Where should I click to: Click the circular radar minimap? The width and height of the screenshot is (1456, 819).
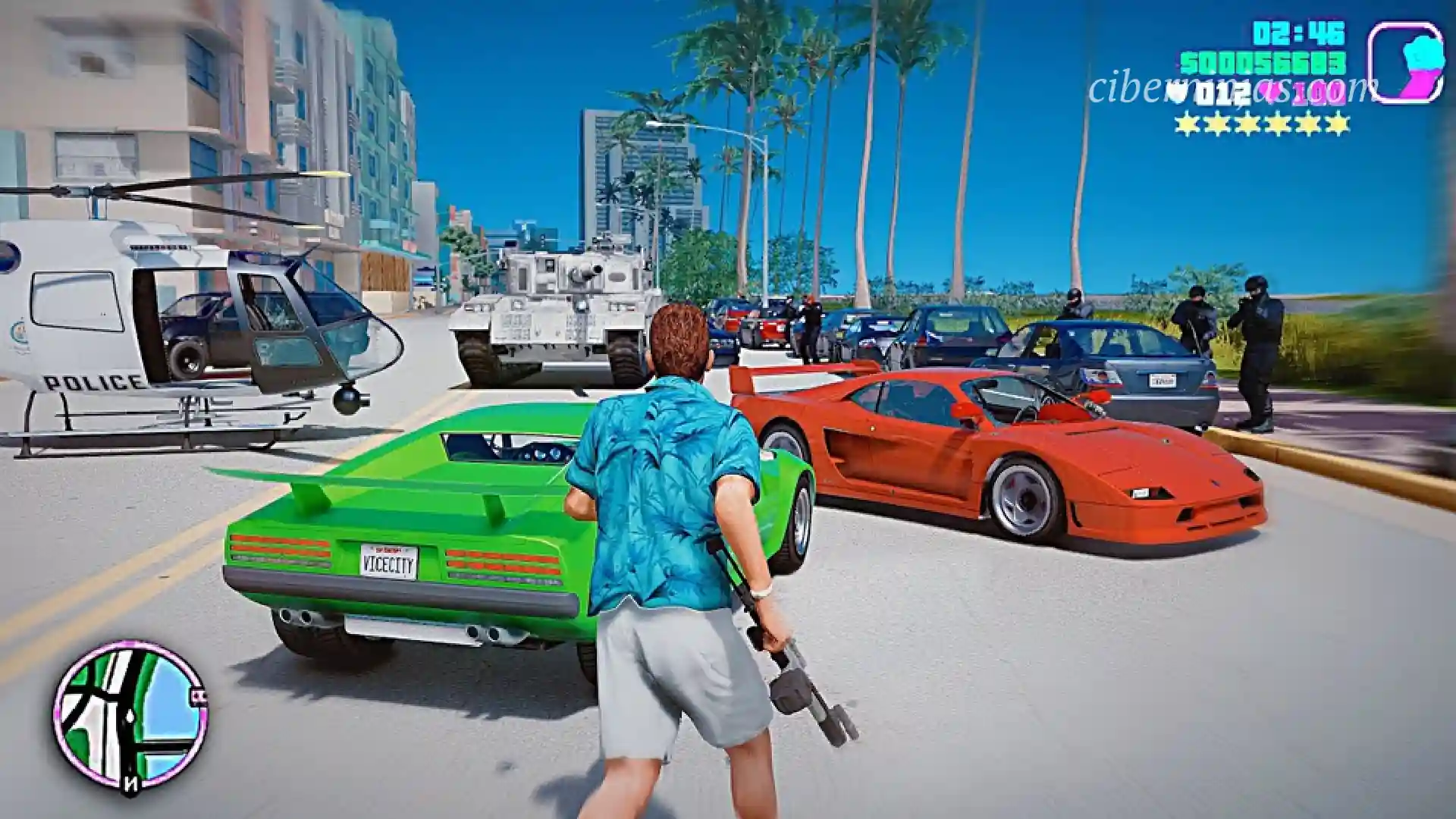click(130, 716)
